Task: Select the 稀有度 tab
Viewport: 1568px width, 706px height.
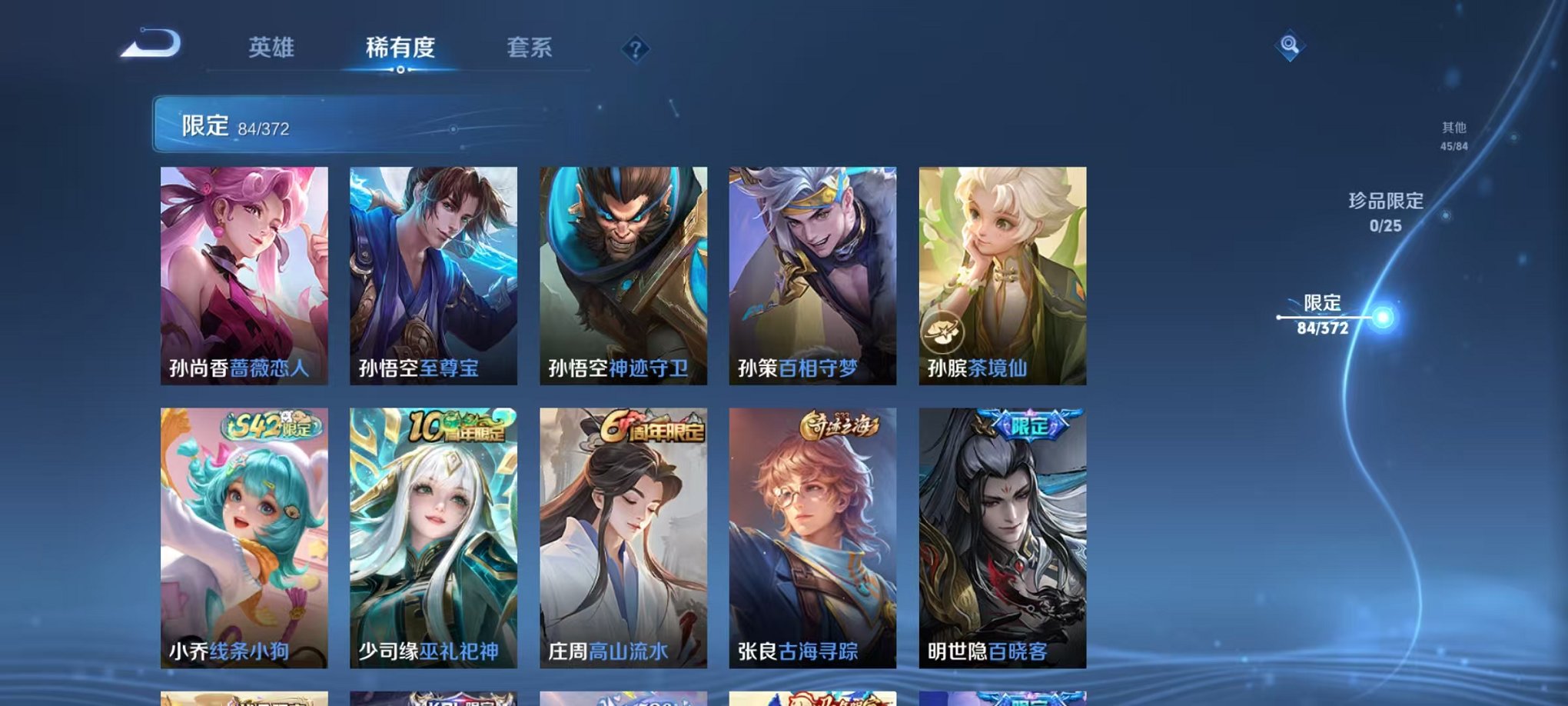Action: pyautogui.click(x=400, y=48)
